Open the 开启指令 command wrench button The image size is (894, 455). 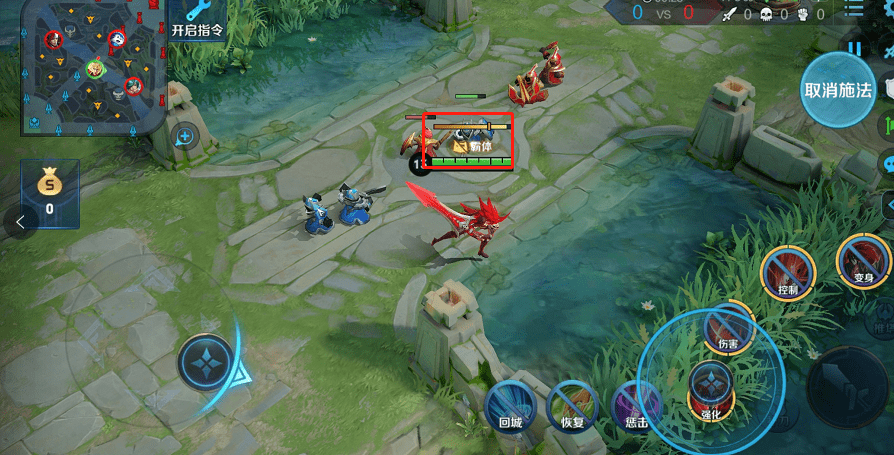coord(198,19)
